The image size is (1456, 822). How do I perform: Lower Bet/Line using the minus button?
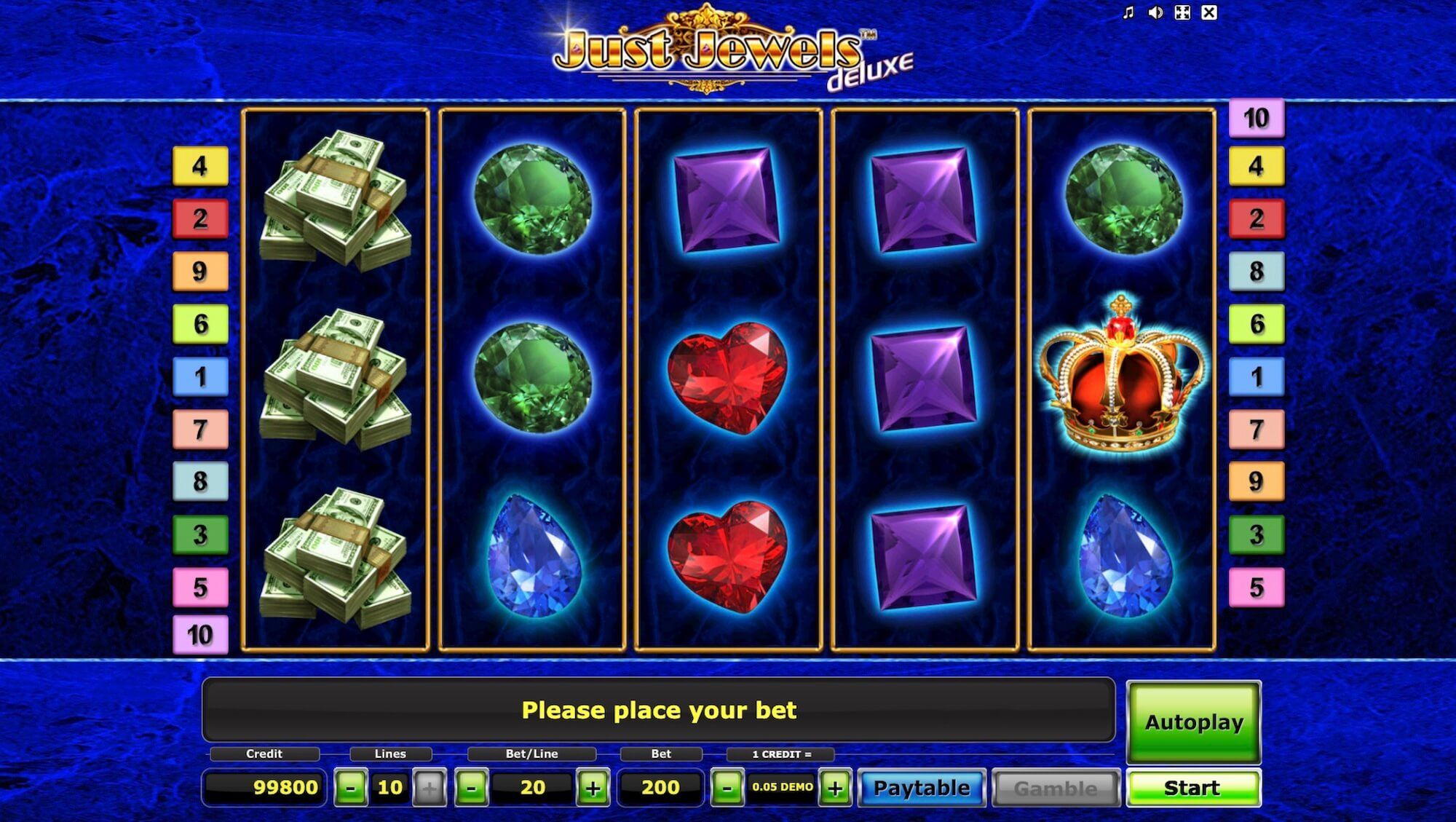click(473, 787)
